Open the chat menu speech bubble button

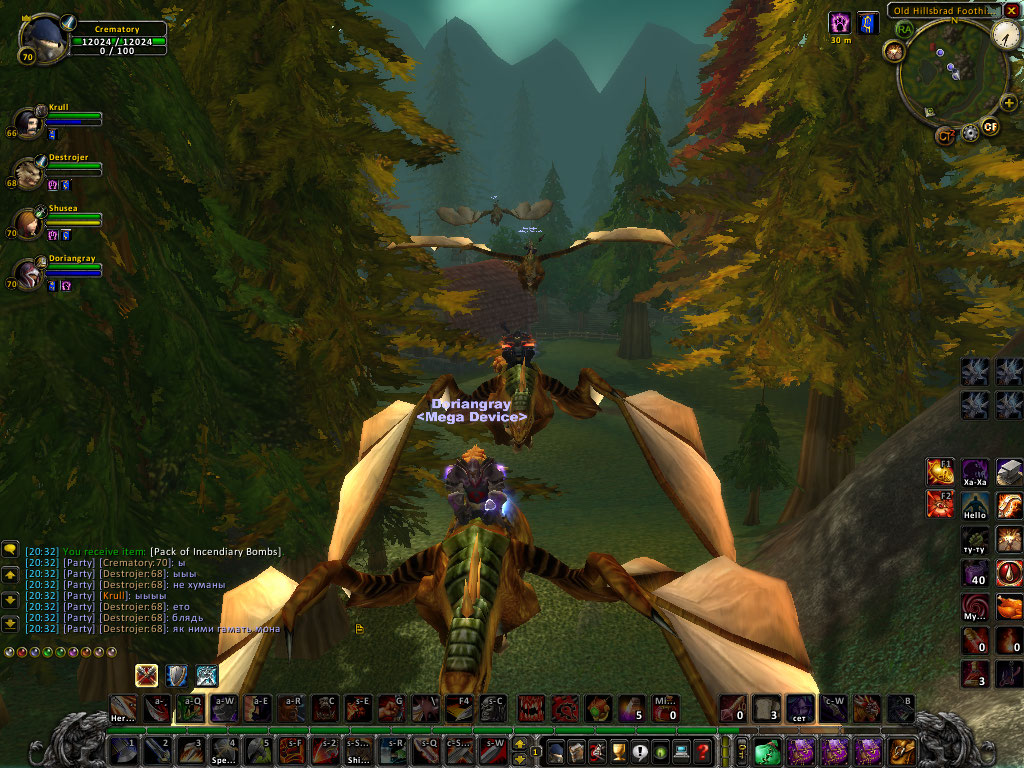pyautogui.click(x=10, y=549)
